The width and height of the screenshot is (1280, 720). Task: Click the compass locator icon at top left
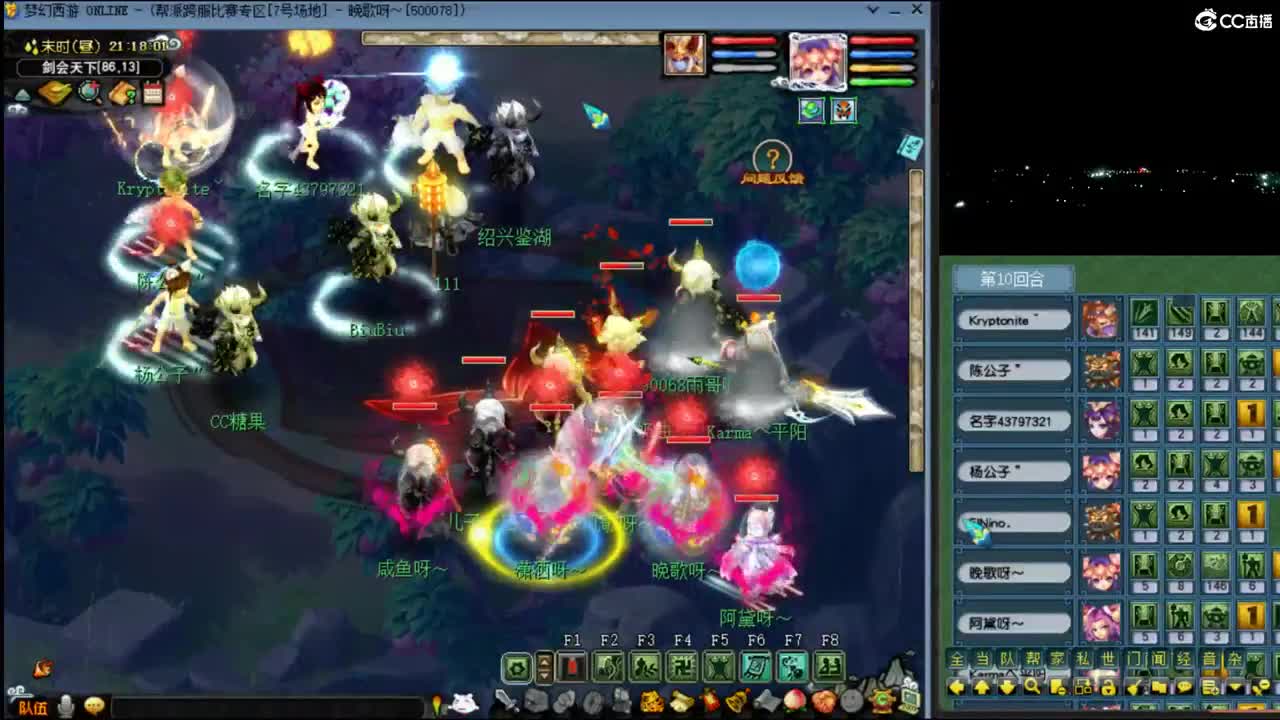point(88,92)
